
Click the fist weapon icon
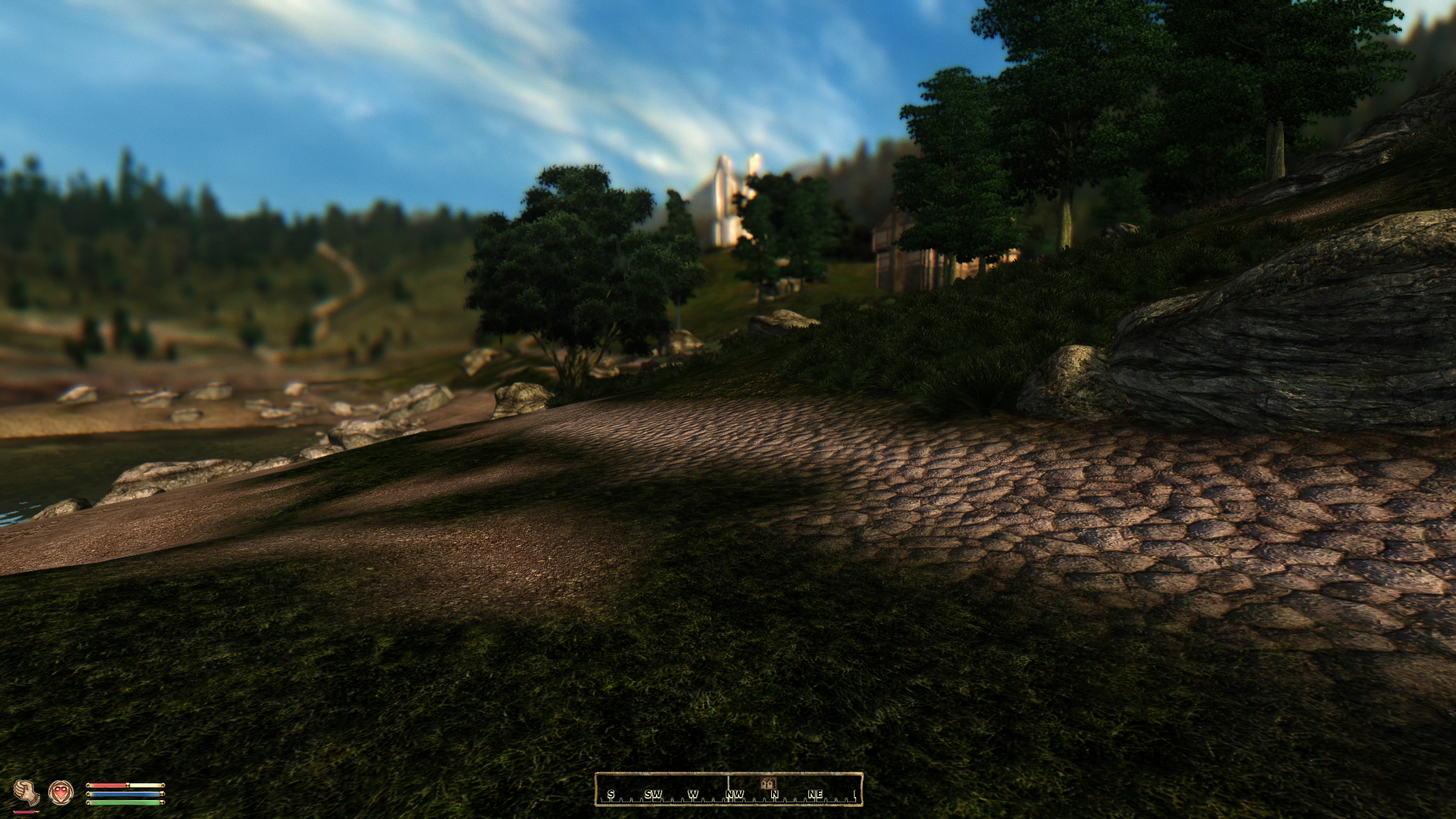point(27,792)
